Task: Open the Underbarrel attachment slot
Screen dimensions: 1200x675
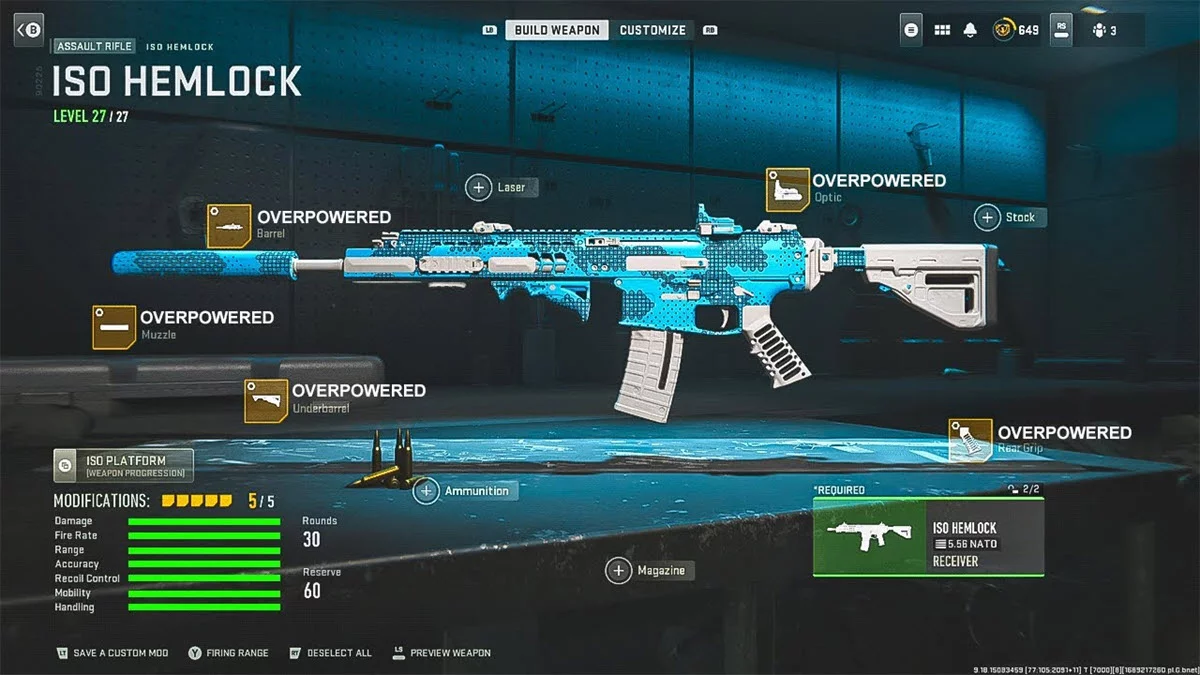Action: point(266,400)
